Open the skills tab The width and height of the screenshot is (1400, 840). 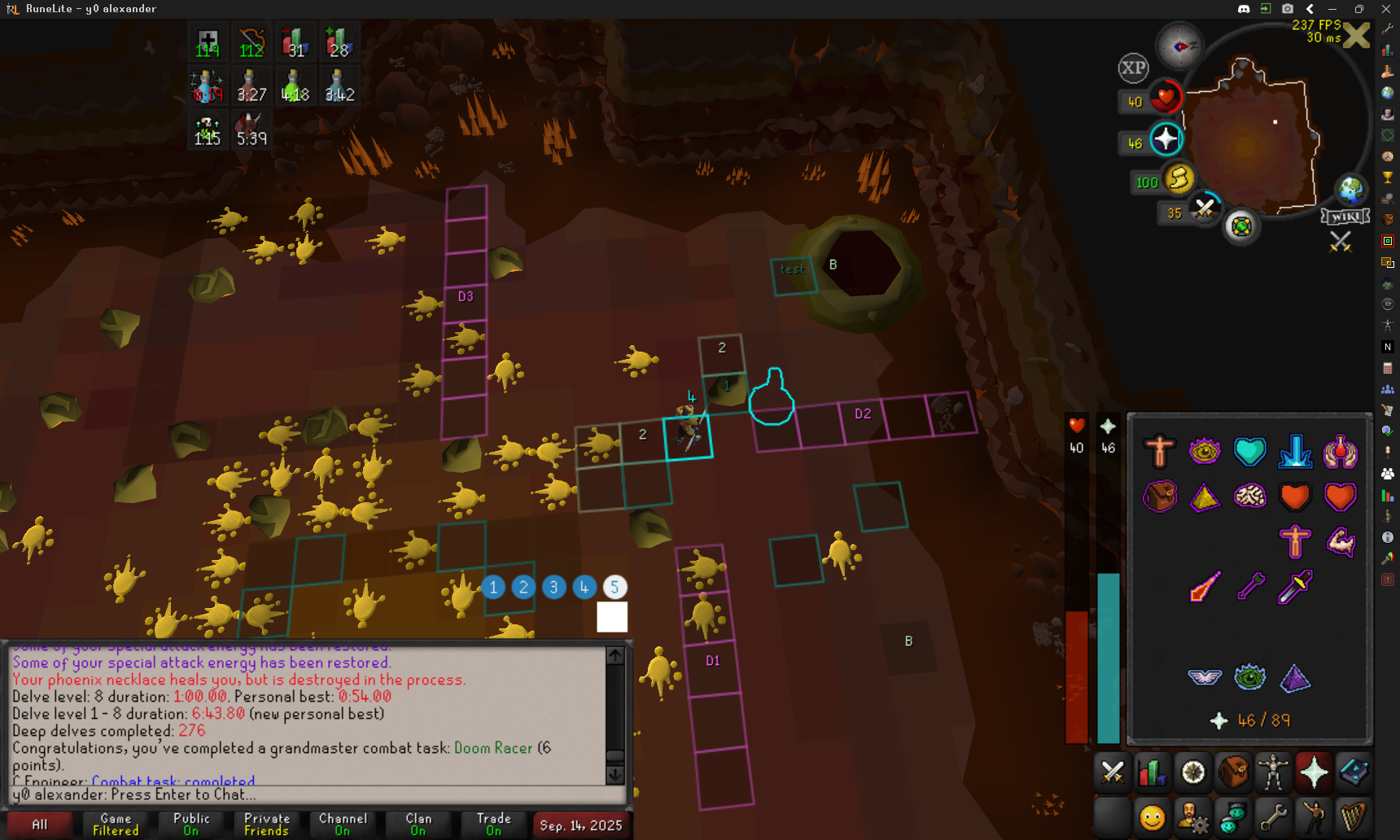point(1152,772)
